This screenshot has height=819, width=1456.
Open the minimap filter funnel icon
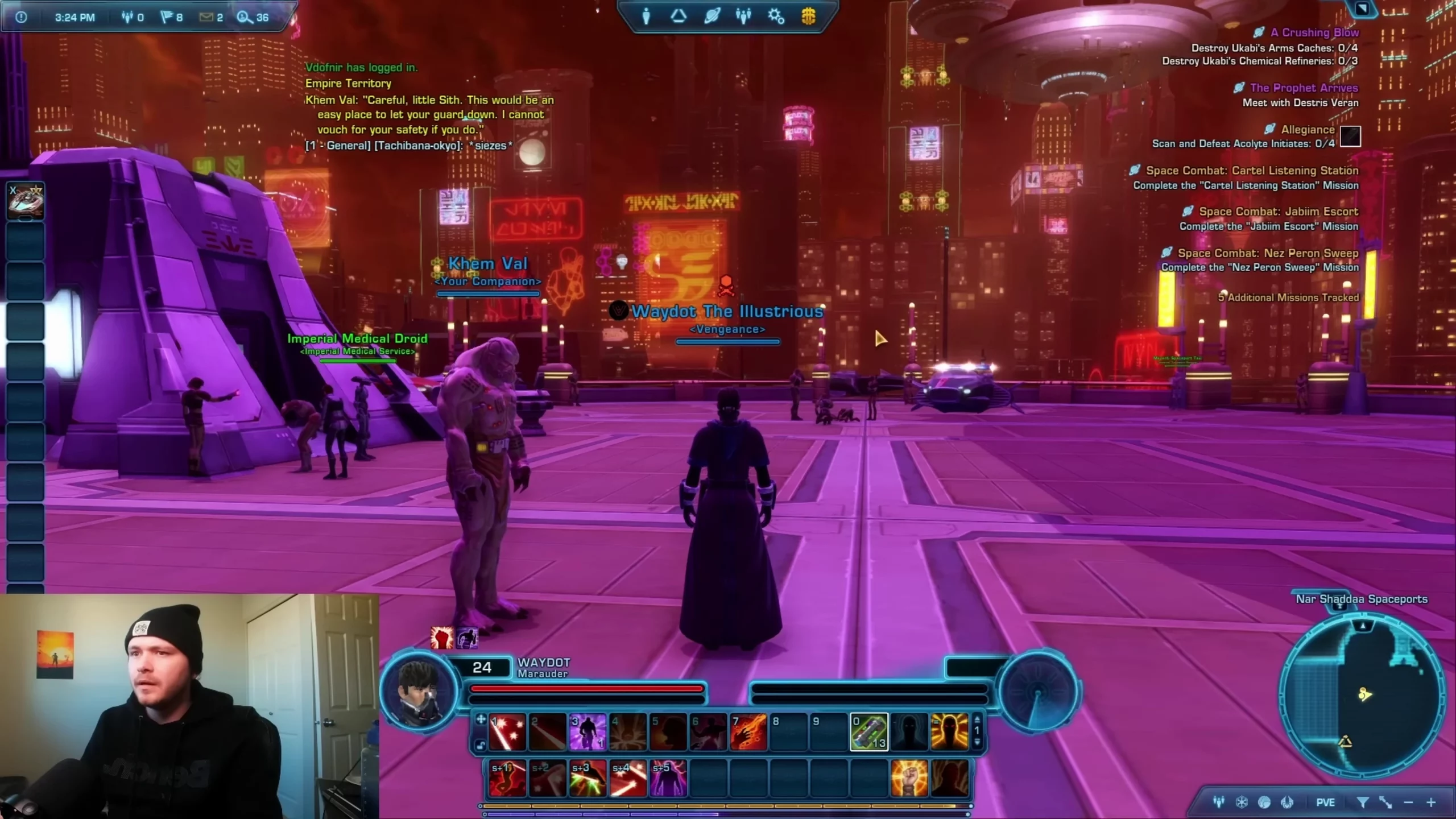click(1363, 803)
